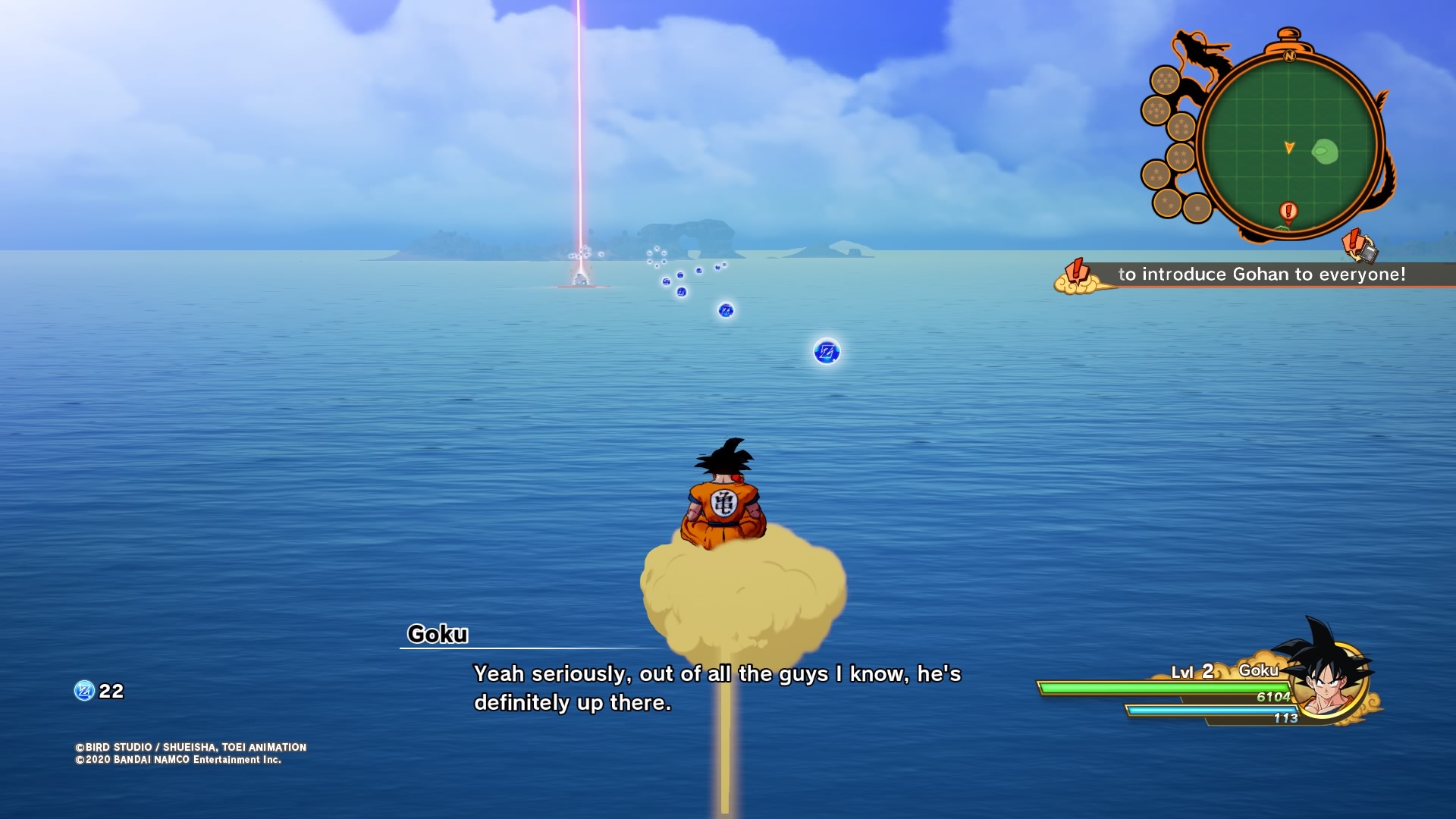Image resolution: width=1456 pixels, height=819 pixels.
Task: Click the Z orb currency icon
Action: pyautogui.click(x=83, y=691)
